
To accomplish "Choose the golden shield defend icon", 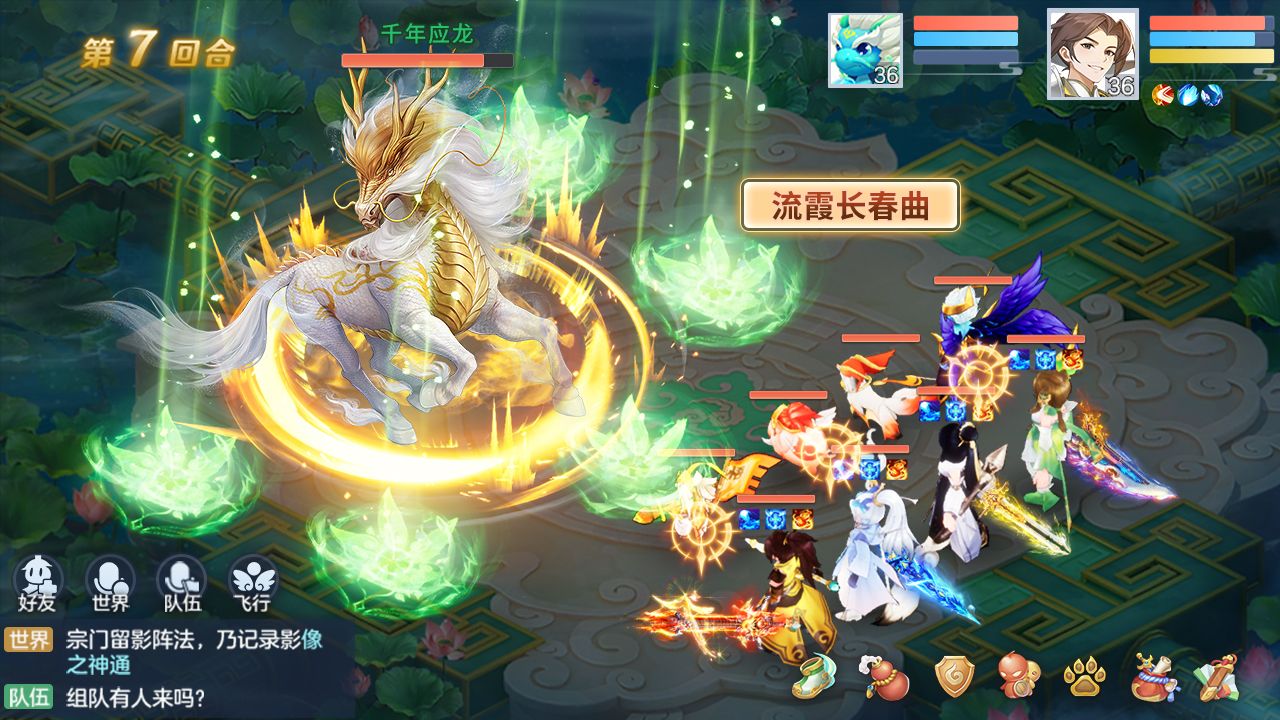I will point(953,677).
